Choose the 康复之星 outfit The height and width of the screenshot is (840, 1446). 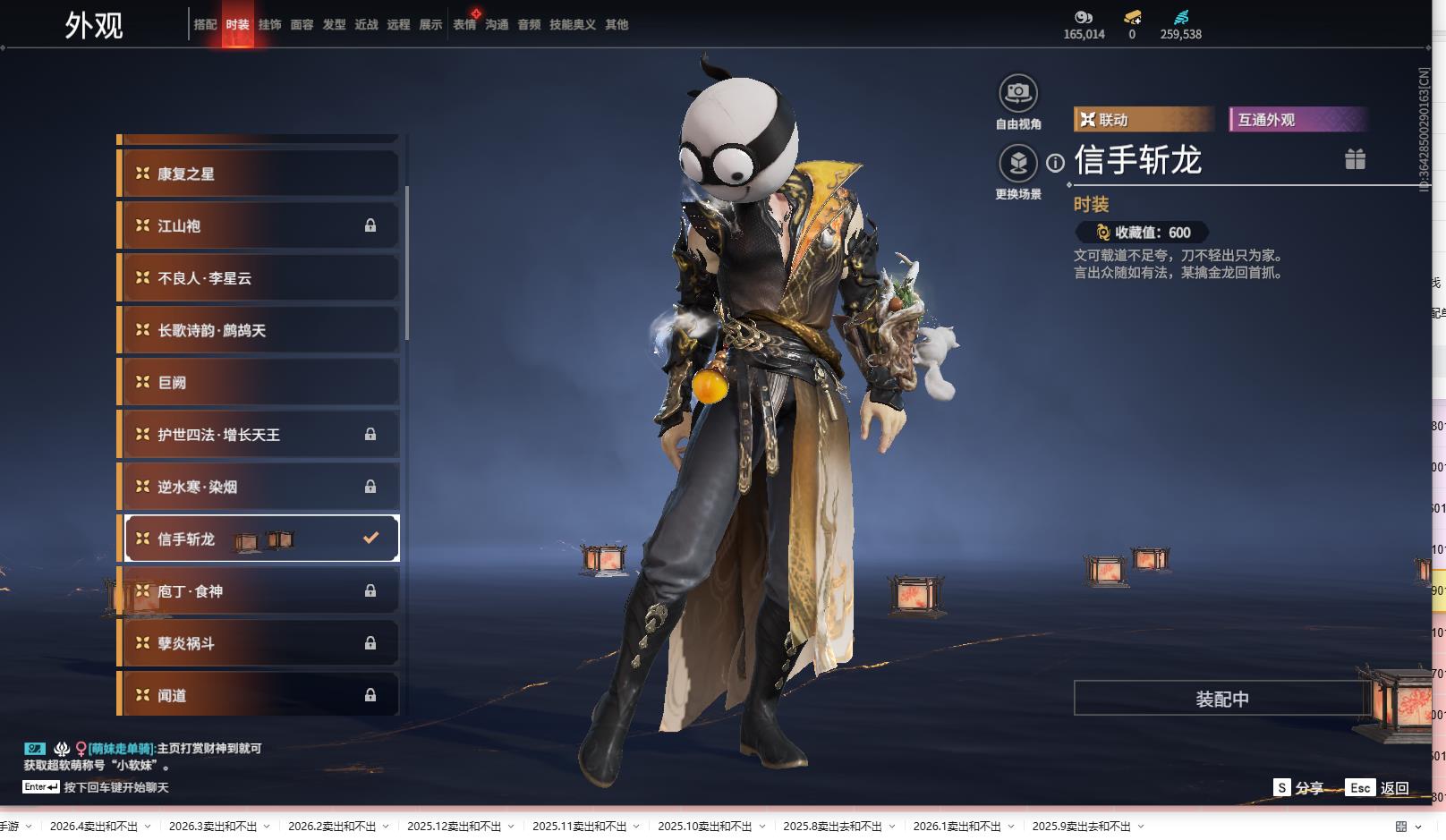(259, 174)
